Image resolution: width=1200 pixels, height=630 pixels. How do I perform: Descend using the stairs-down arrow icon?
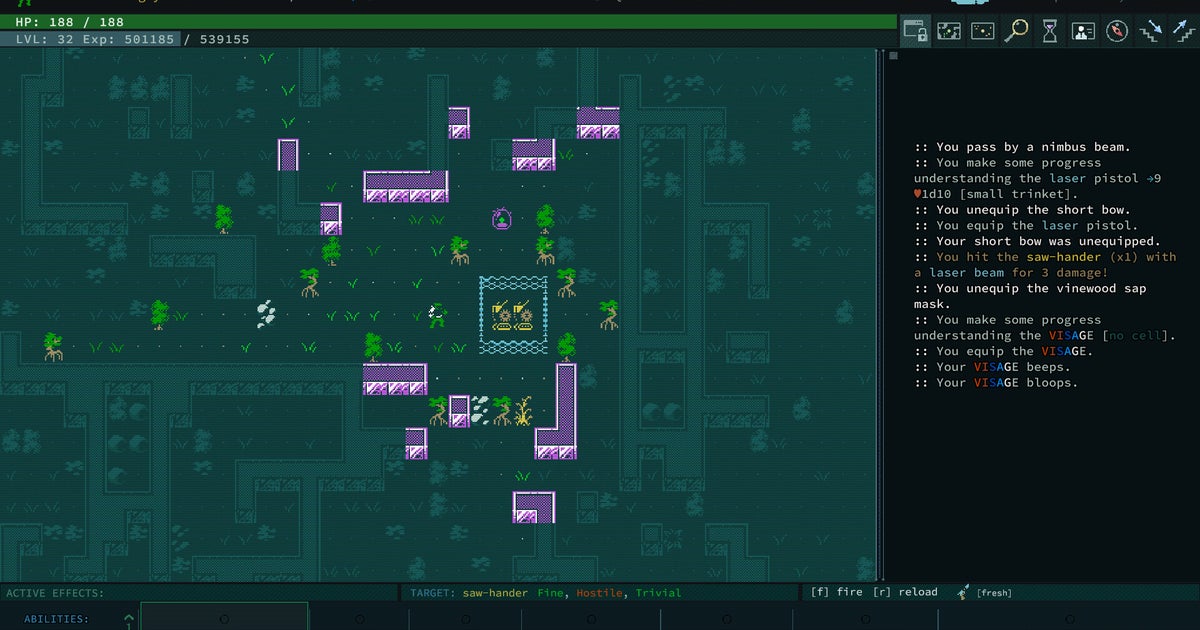click(1151, 31)
